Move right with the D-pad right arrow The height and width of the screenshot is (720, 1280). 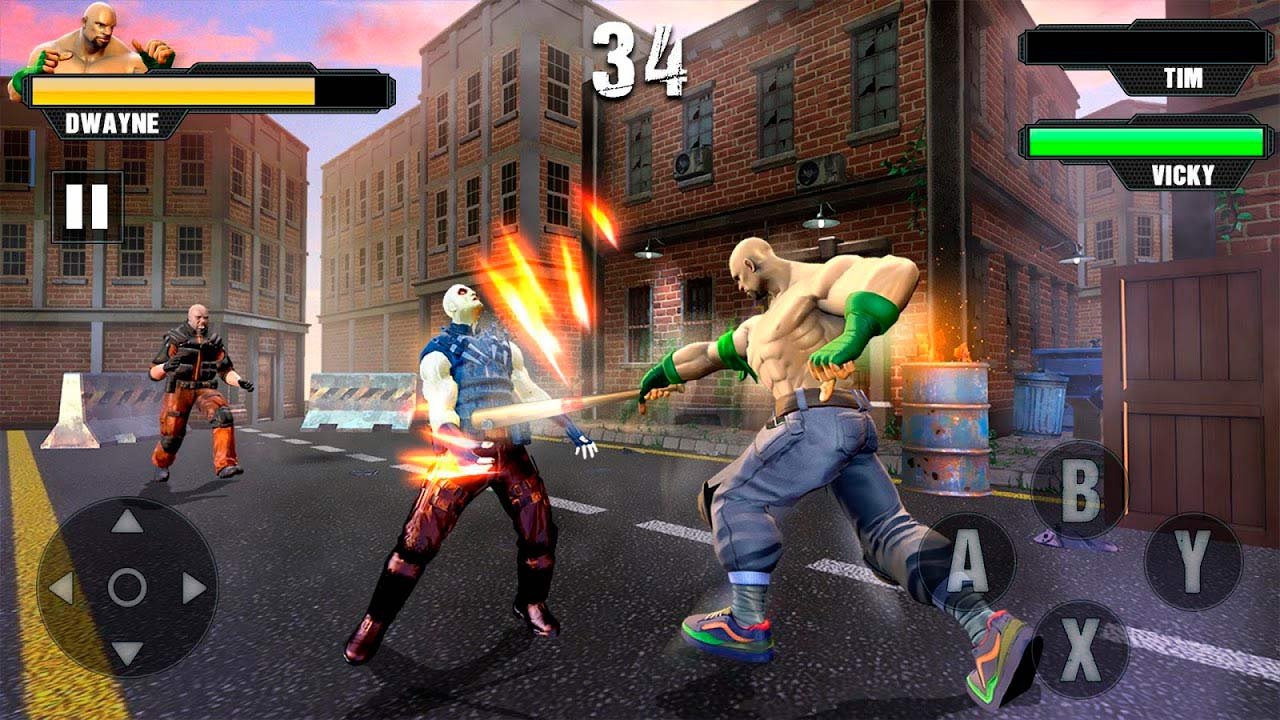[x=194, y=588]
